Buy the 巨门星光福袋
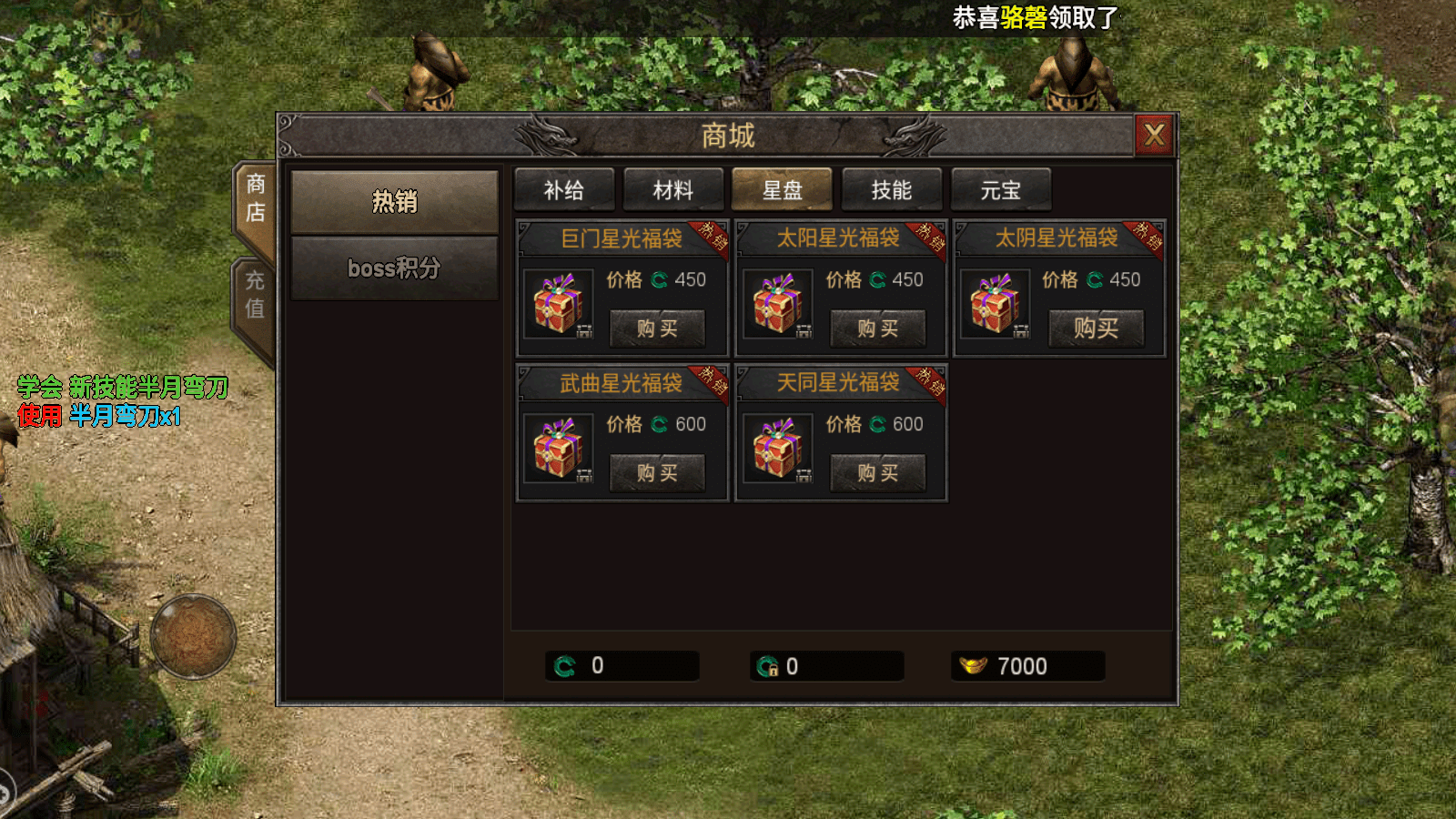Image resolution: width=1456 pixels, height=819 pixels. click(x=657, y=329)
